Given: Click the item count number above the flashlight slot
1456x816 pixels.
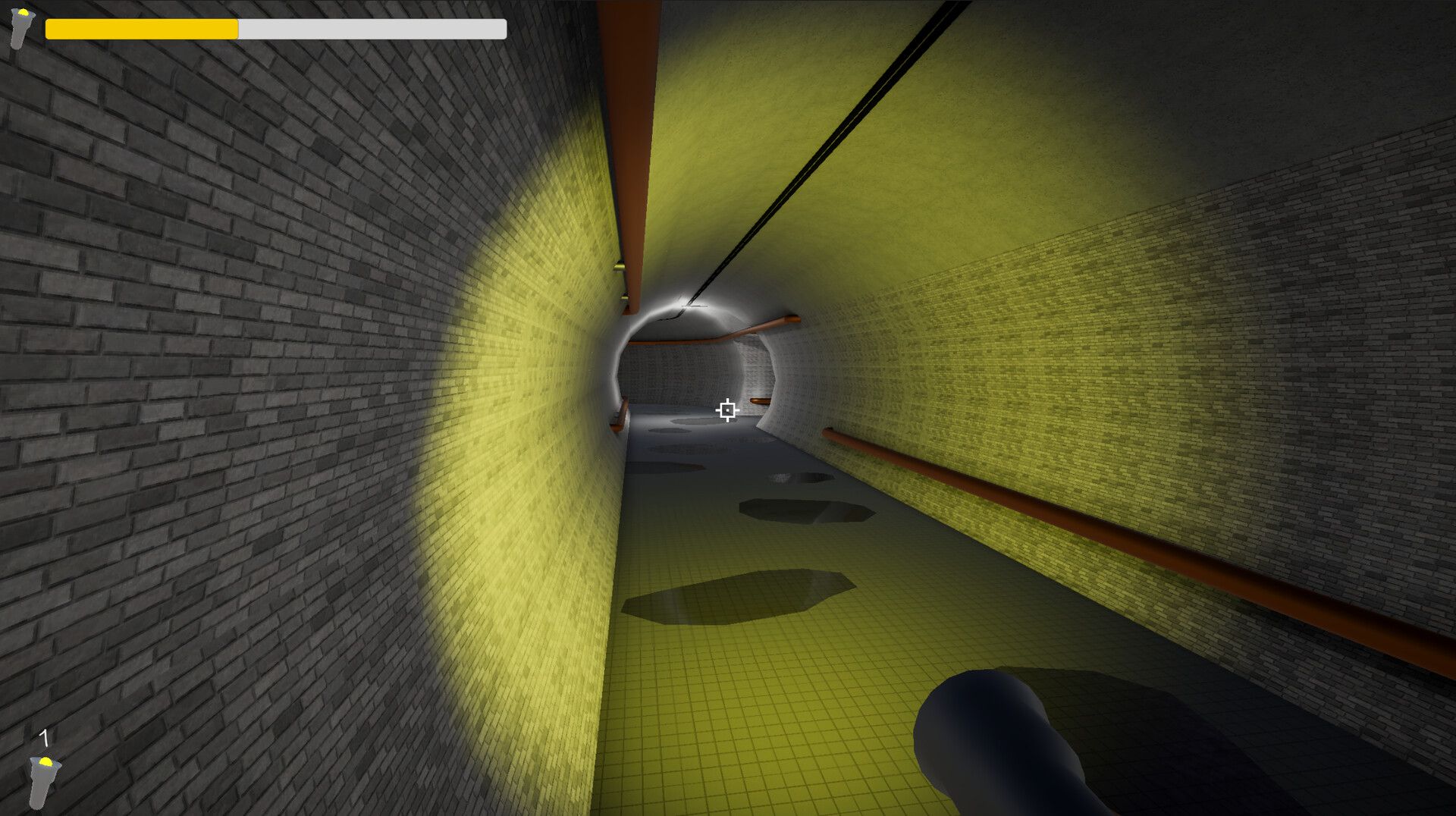Looking at the screenshot, I should [44, 736].
